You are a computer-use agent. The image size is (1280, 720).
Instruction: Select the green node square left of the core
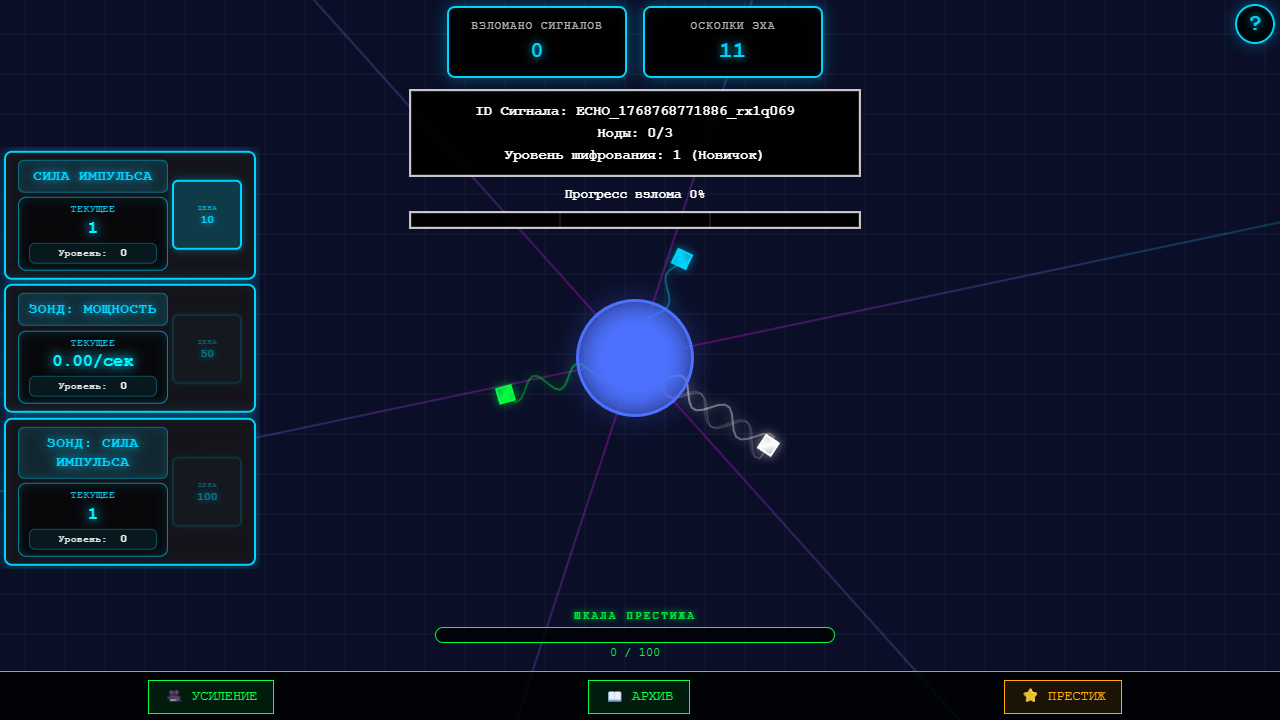pos(504,394)
